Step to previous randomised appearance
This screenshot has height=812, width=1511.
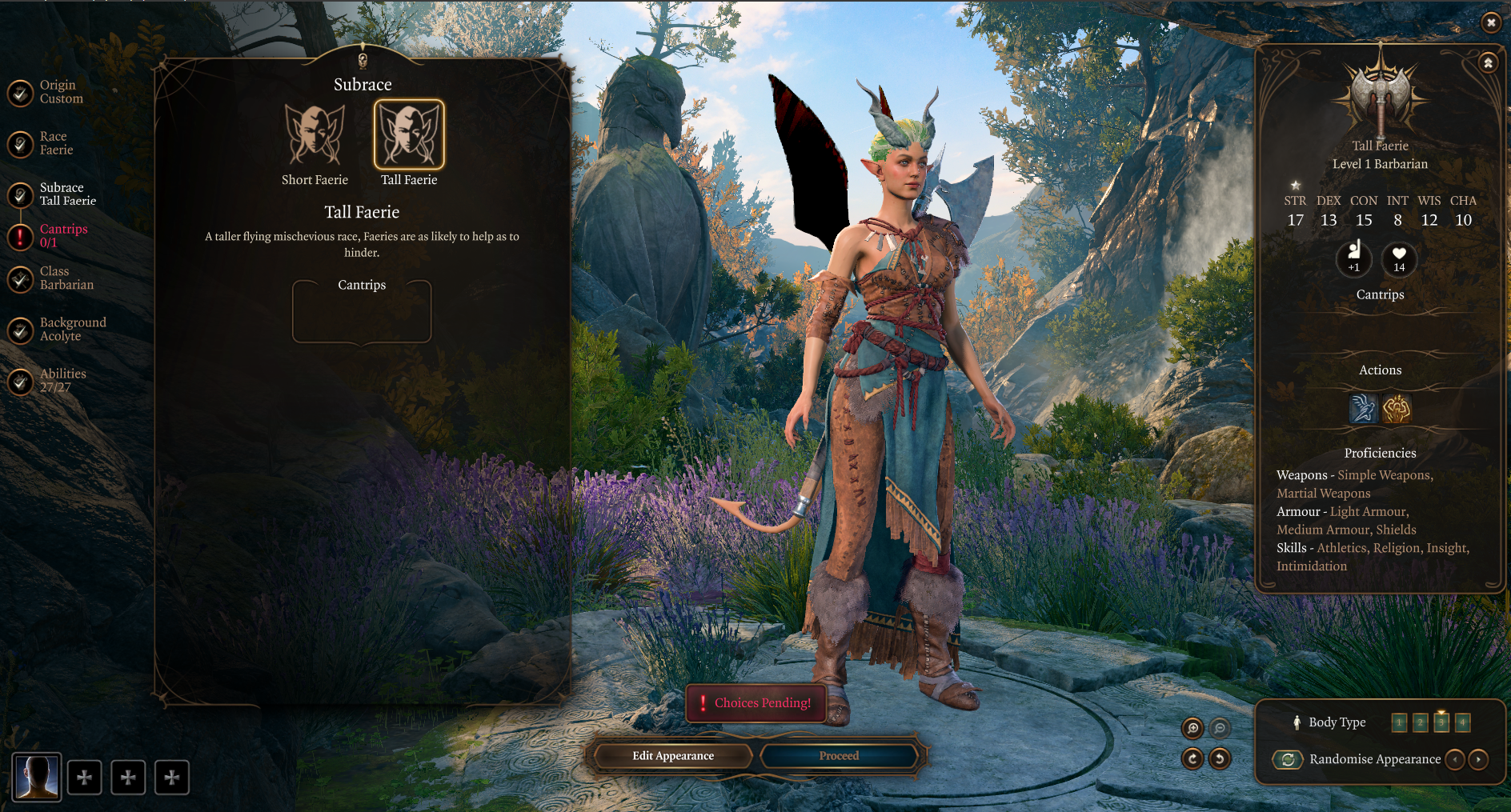click(x=1455, y=759)
